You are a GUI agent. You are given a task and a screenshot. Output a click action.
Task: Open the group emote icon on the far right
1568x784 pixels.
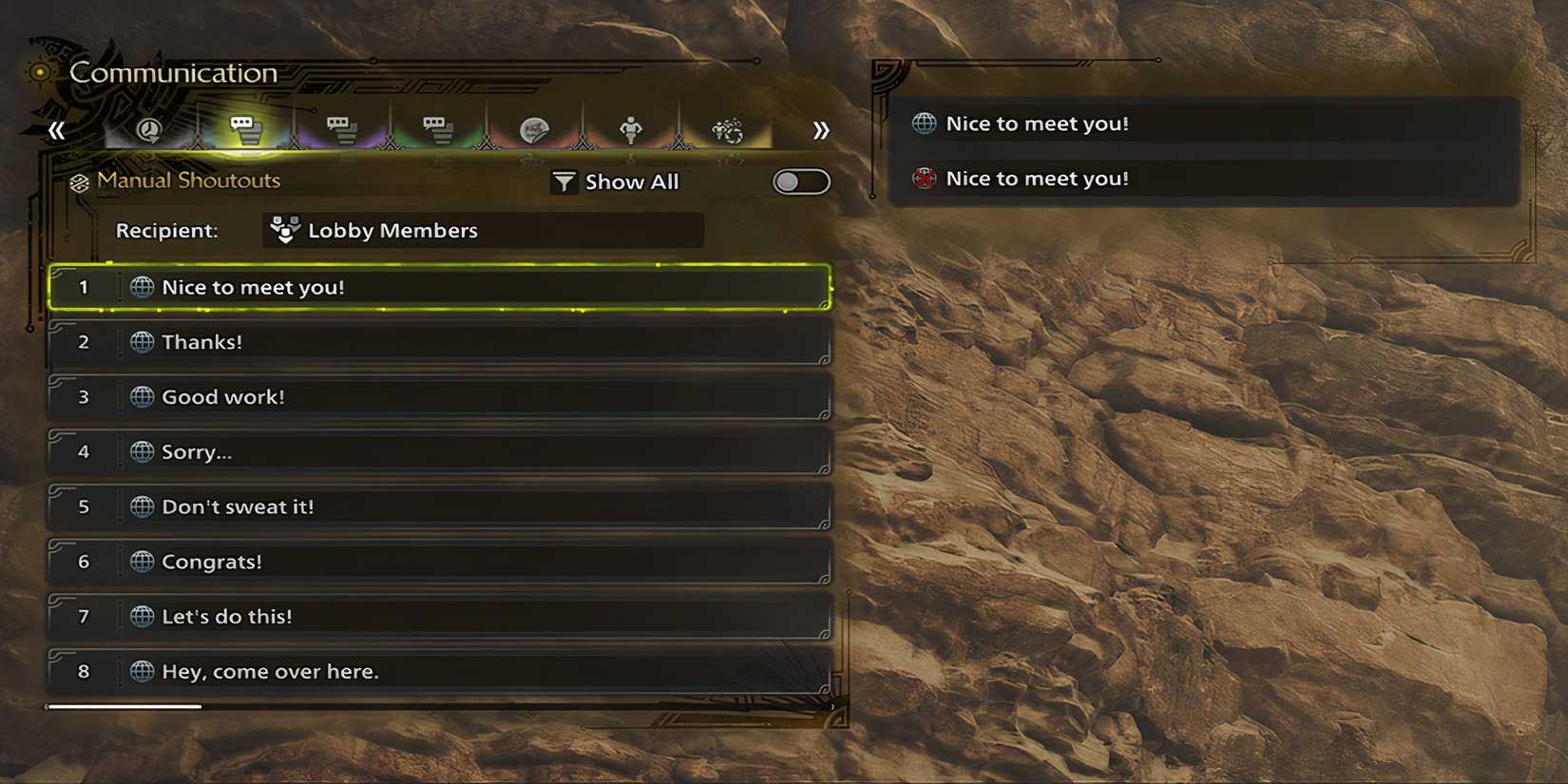727,128
